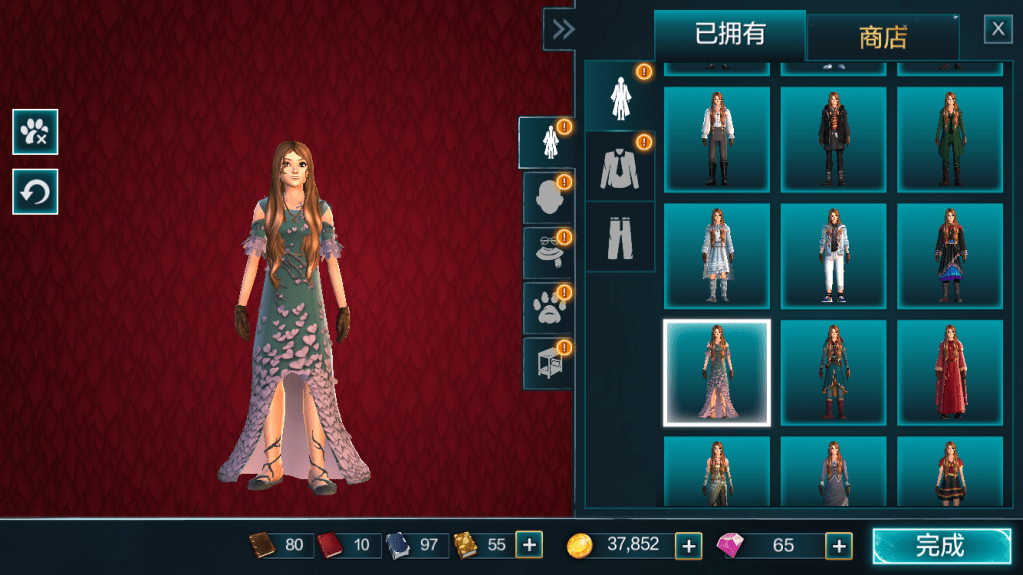Open the 商店 shop tab
Image resolution: width=1023 pixels, height=575 pixels.
pyautogui.click(x=882, y=38)
